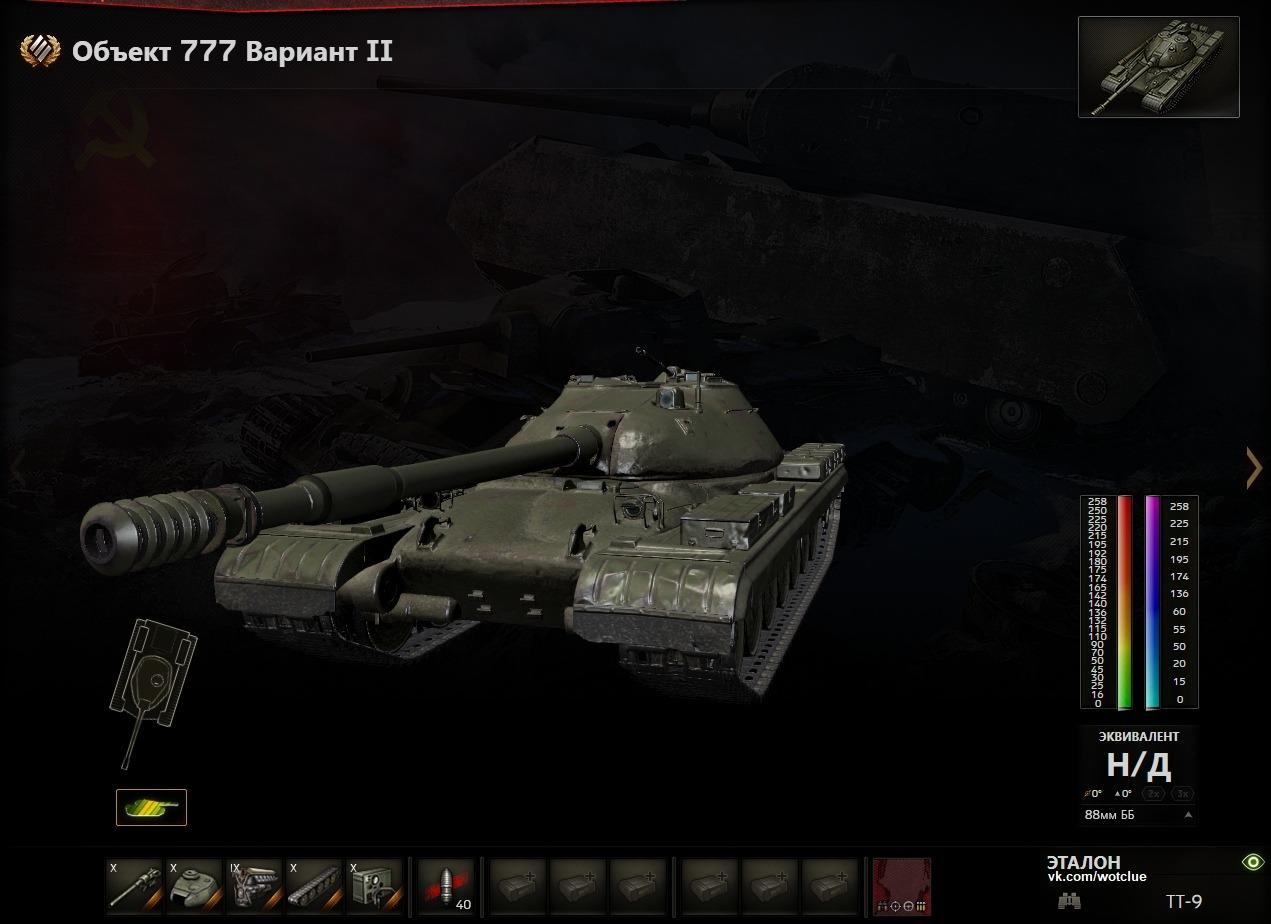Open the red camouflage slot
Image resolution: width=1271 pixels, height=924 pixels.
[901, 886]
